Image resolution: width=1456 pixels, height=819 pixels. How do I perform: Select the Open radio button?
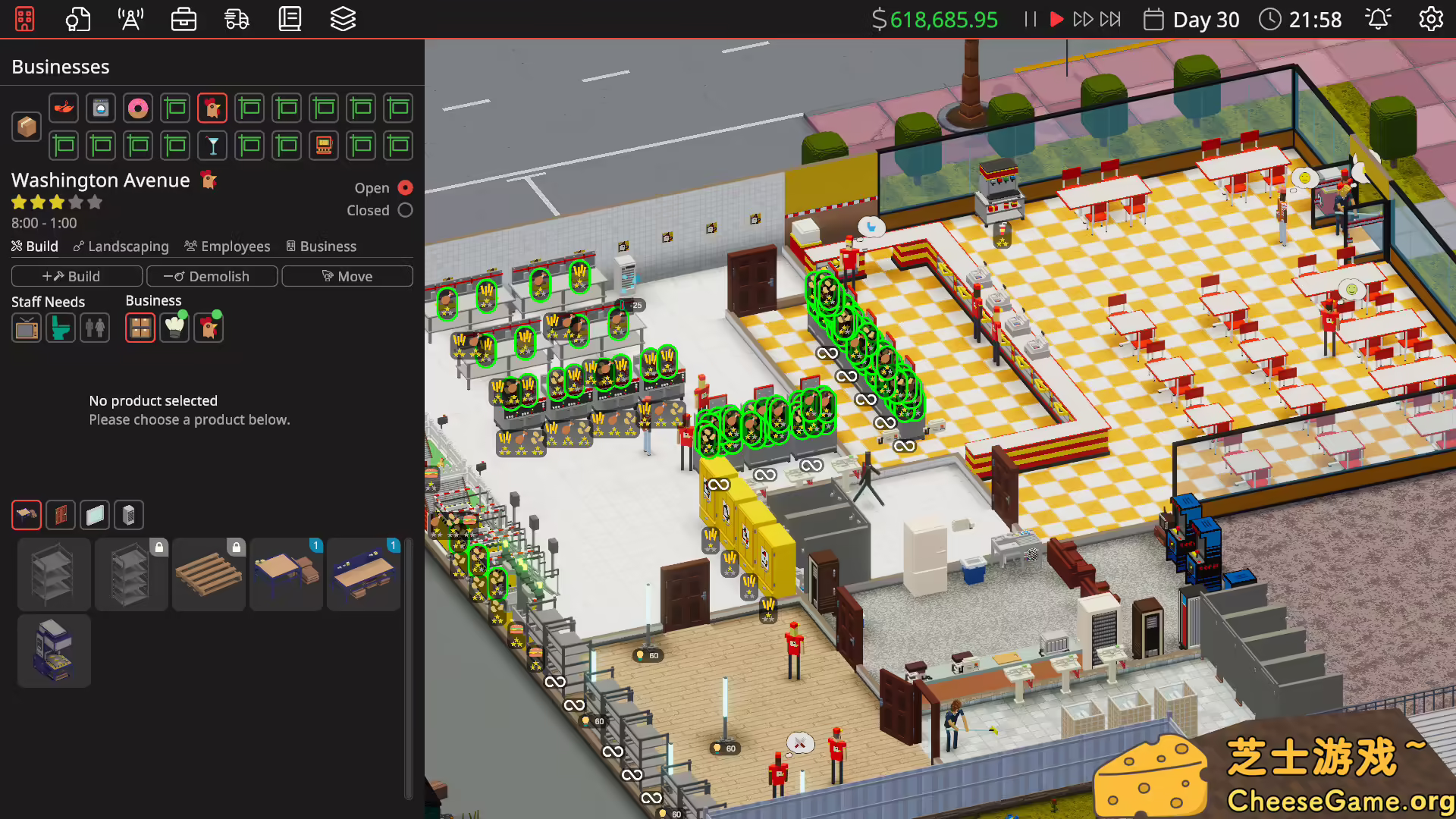pos(406,187)
